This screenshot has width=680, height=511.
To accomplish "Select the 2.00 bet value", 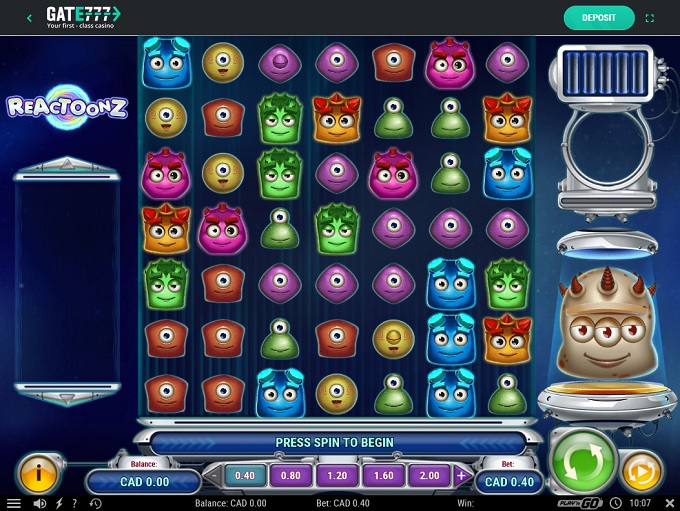I will tap(430, 476).
